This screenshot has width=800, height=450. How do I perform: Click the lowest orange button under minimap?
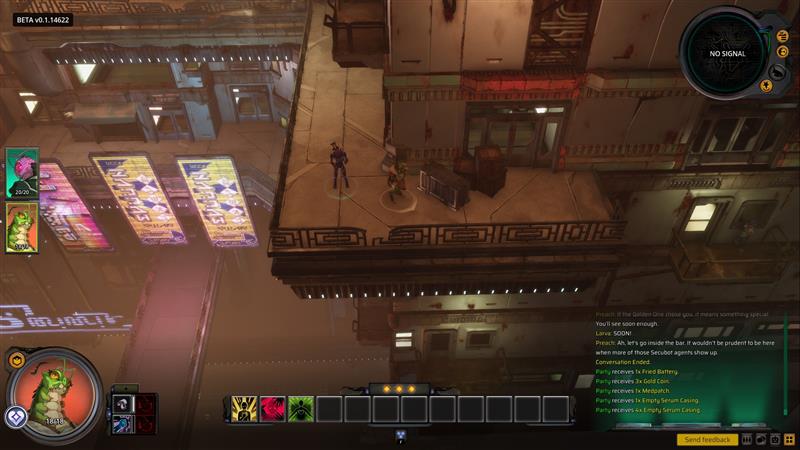click(x=766, y=86)
